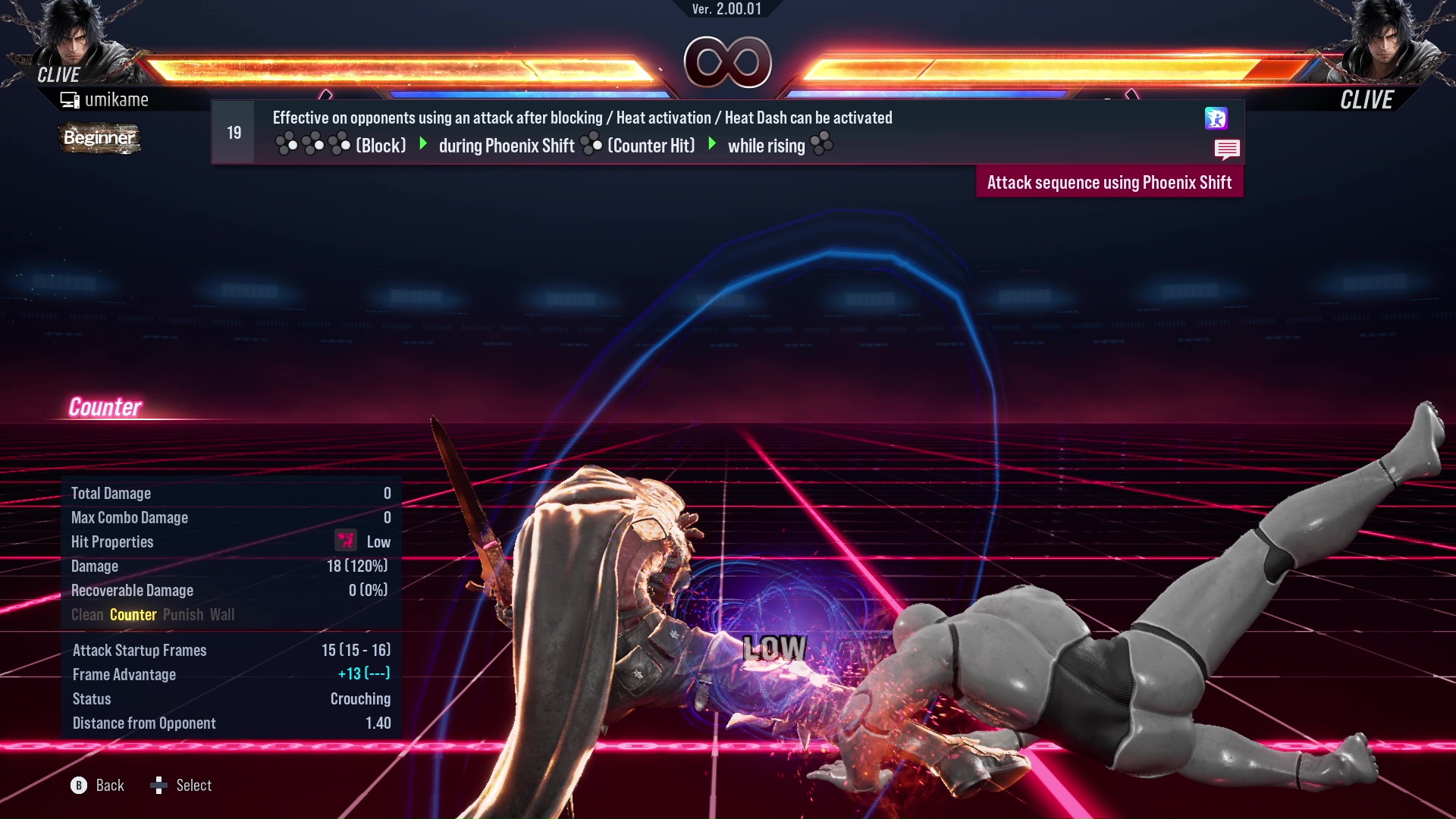Select the controller Select button icon

point(160,786)
